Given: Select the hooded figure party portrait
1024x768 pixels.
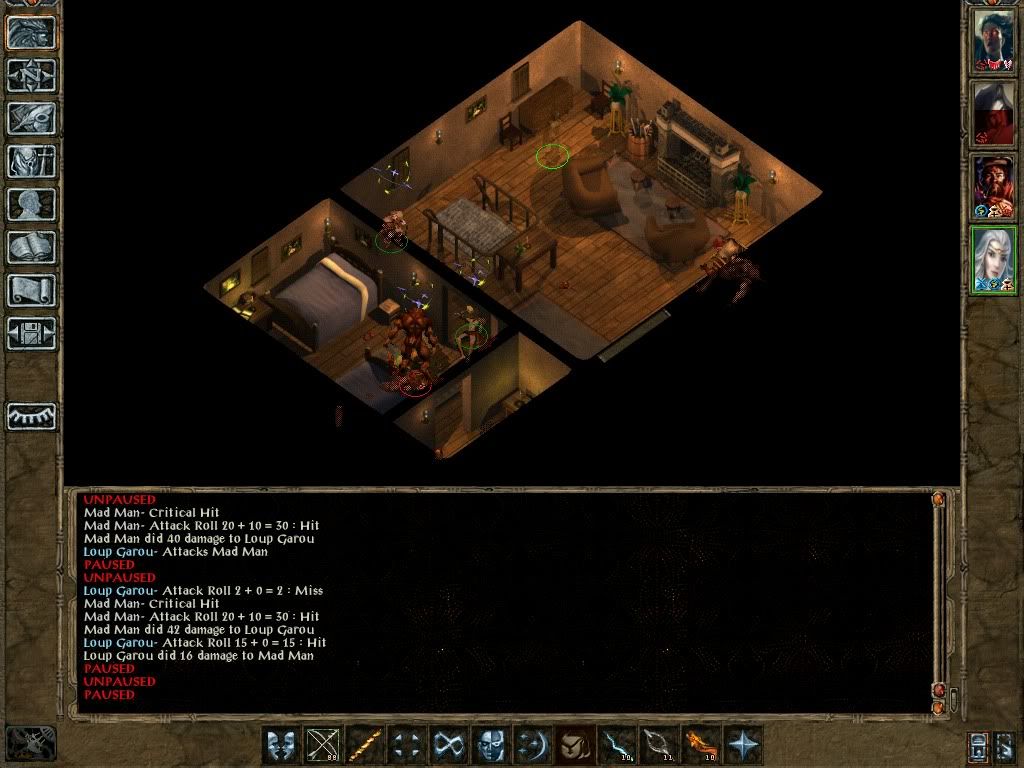Looking at the screenshot, I should click(x=994, y=114).
